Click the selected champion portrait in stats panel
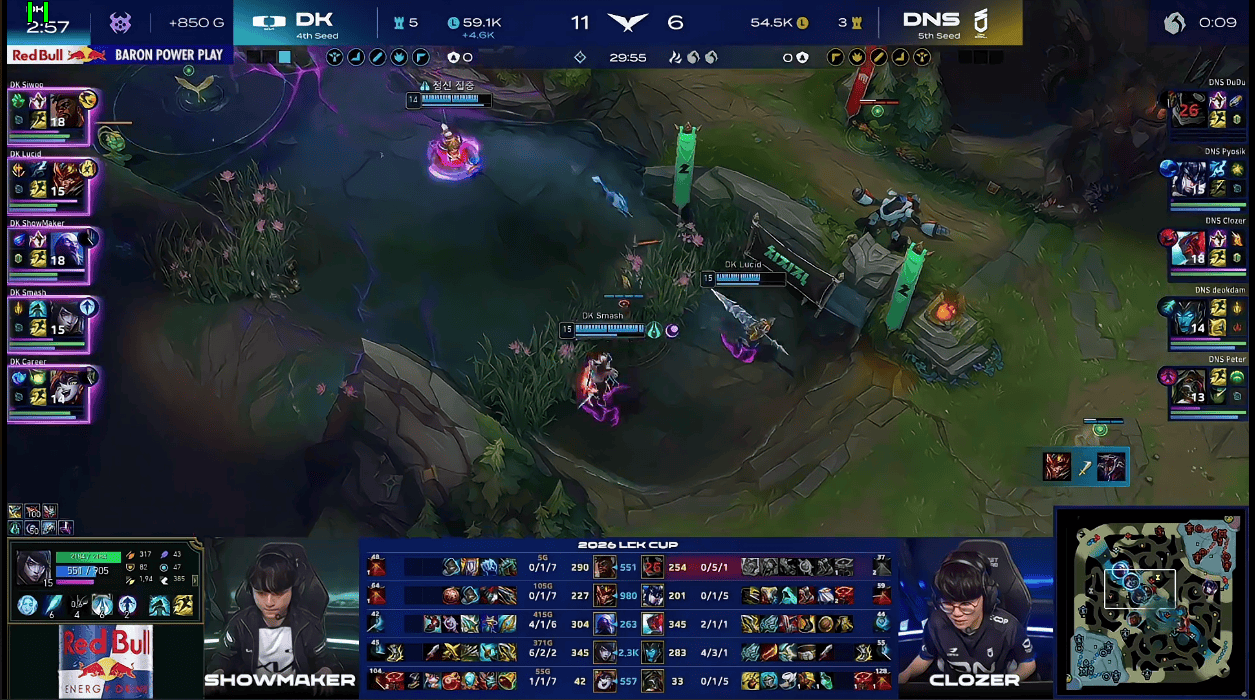Image resolution: width=1255 pixels, height=700 pixels. click(34, 568)
